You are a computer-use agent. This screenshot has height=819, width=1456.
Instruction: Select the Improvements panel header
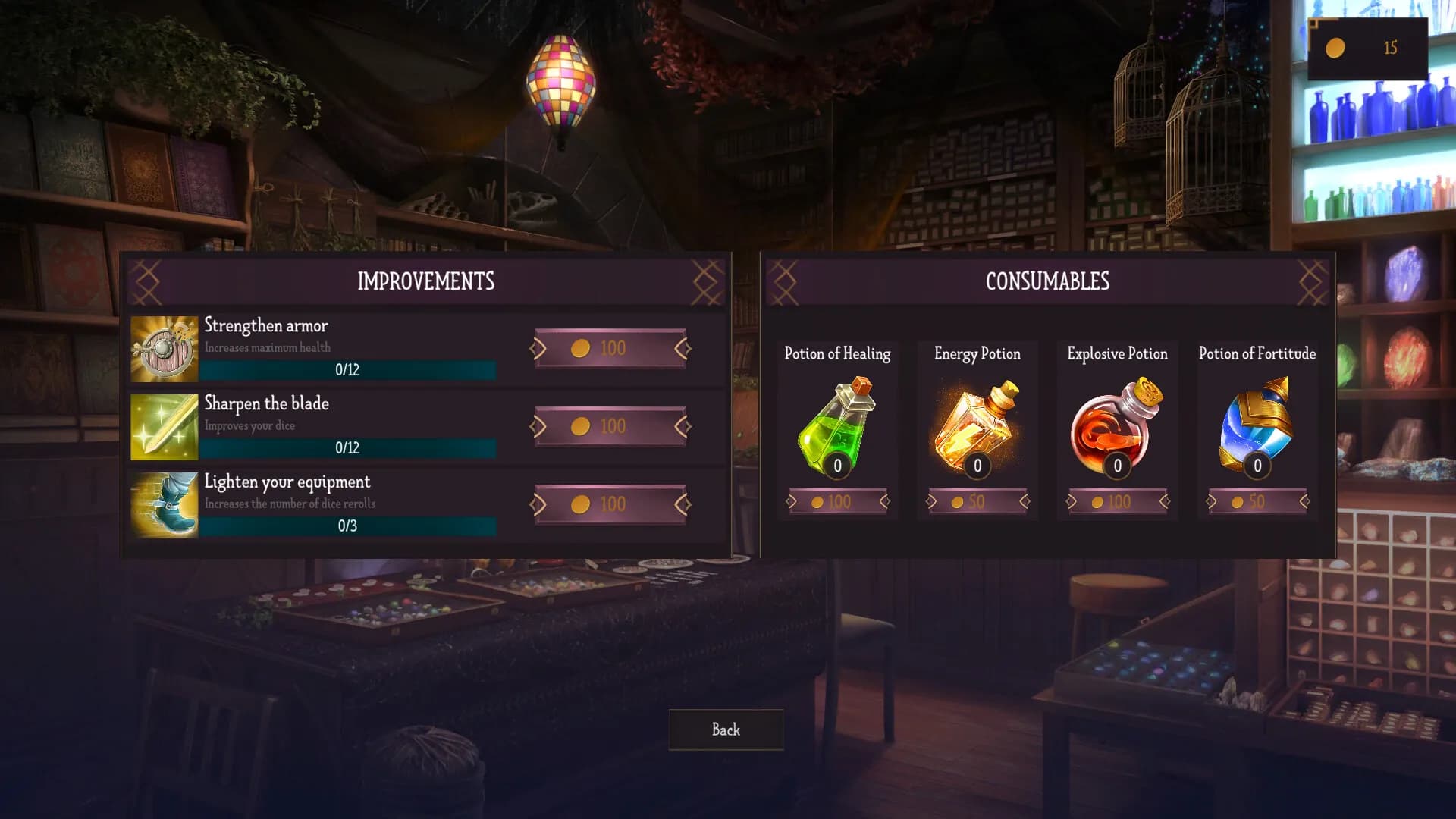[425, 281]
